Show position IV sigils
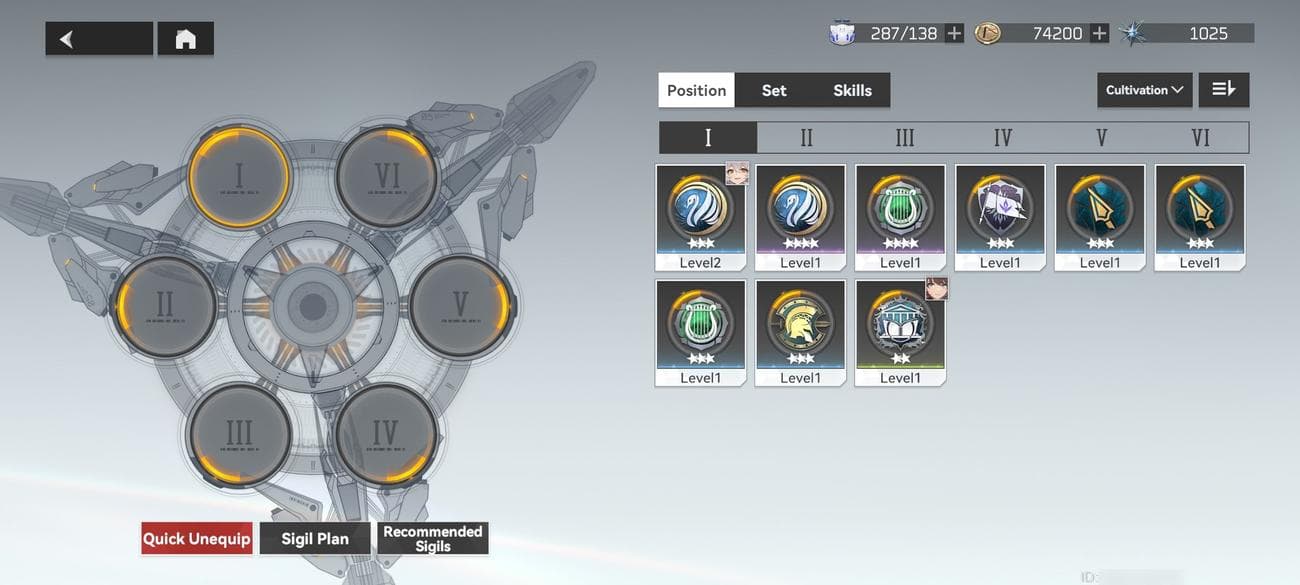Screen dimensions: 1300x585 click(1003, 137)
